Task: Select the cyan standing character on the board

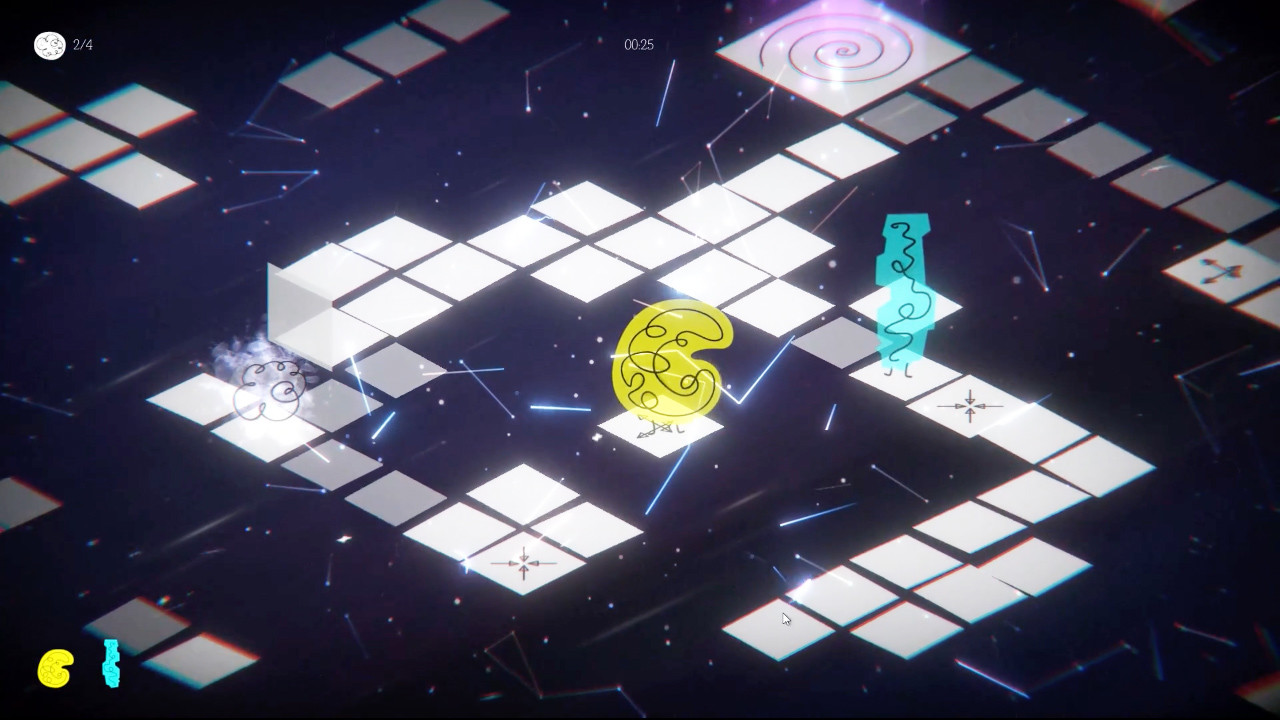Action: tap(905, 290)
